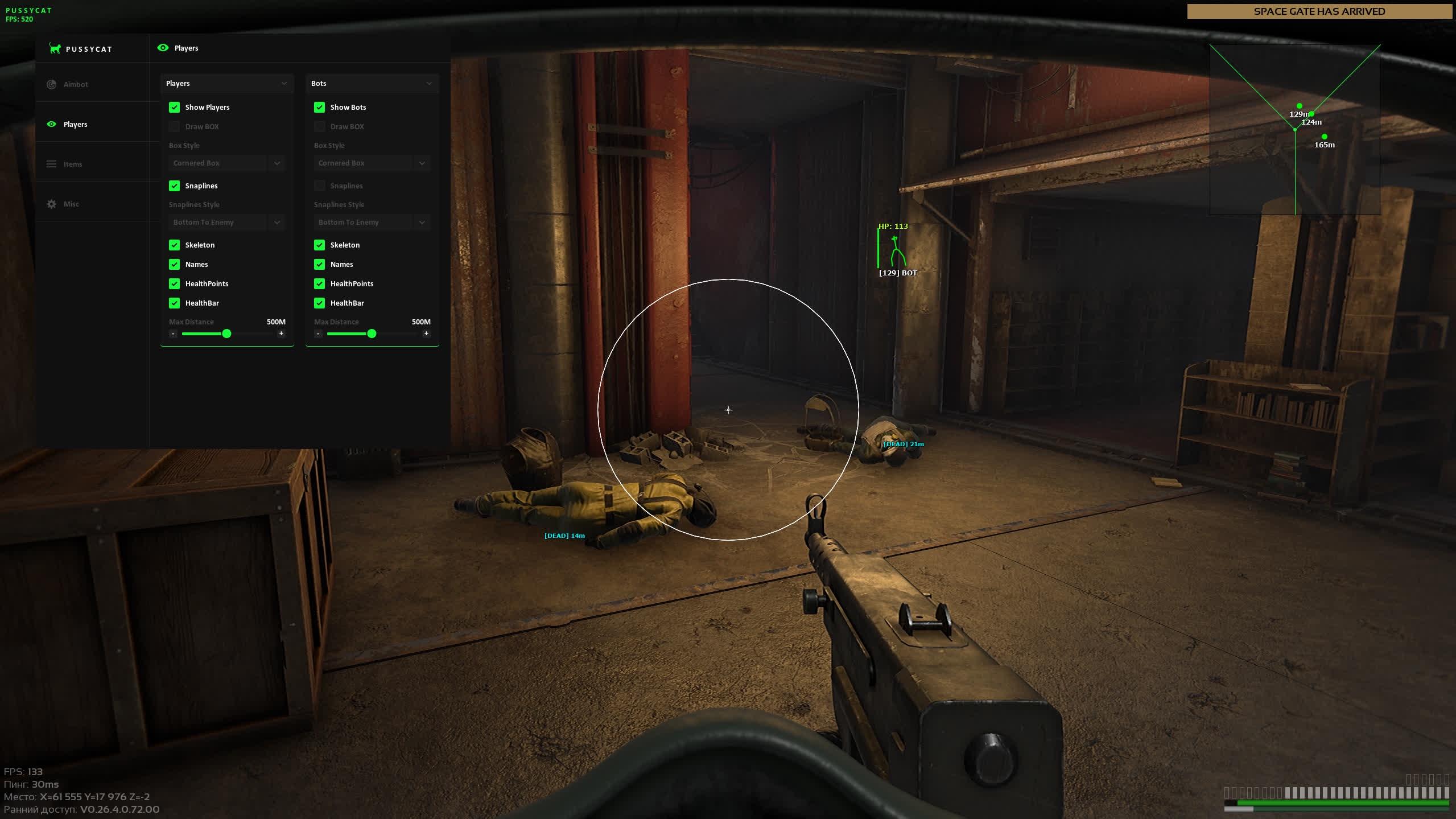Open the Misc settings section
This screenshot has width=1456, height=819.
71,204
